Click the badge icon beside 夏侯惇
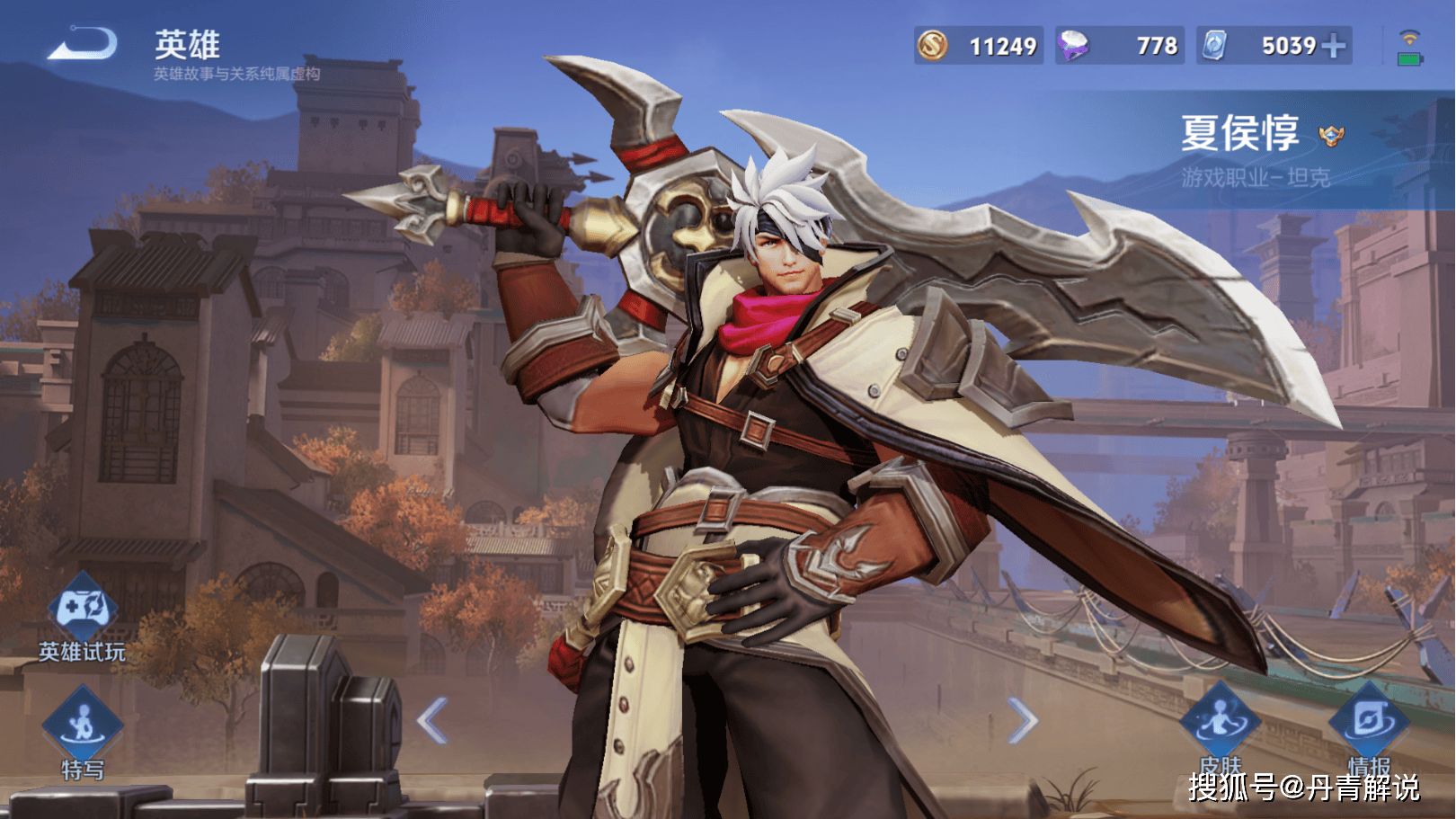 click(x=1331, y=136)
